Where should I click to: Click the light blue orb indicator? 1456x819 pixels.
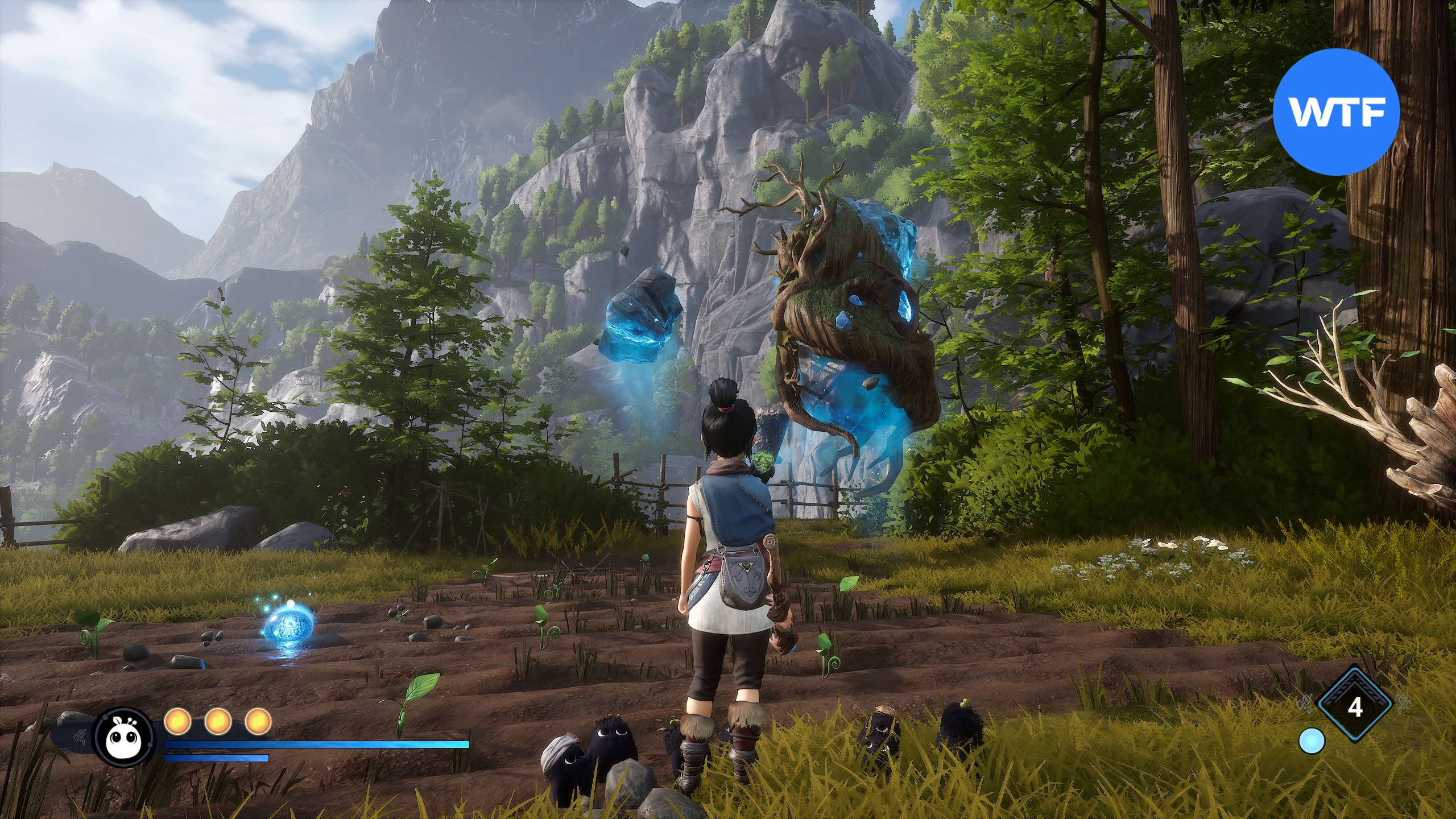click(x=1312, y=741)
